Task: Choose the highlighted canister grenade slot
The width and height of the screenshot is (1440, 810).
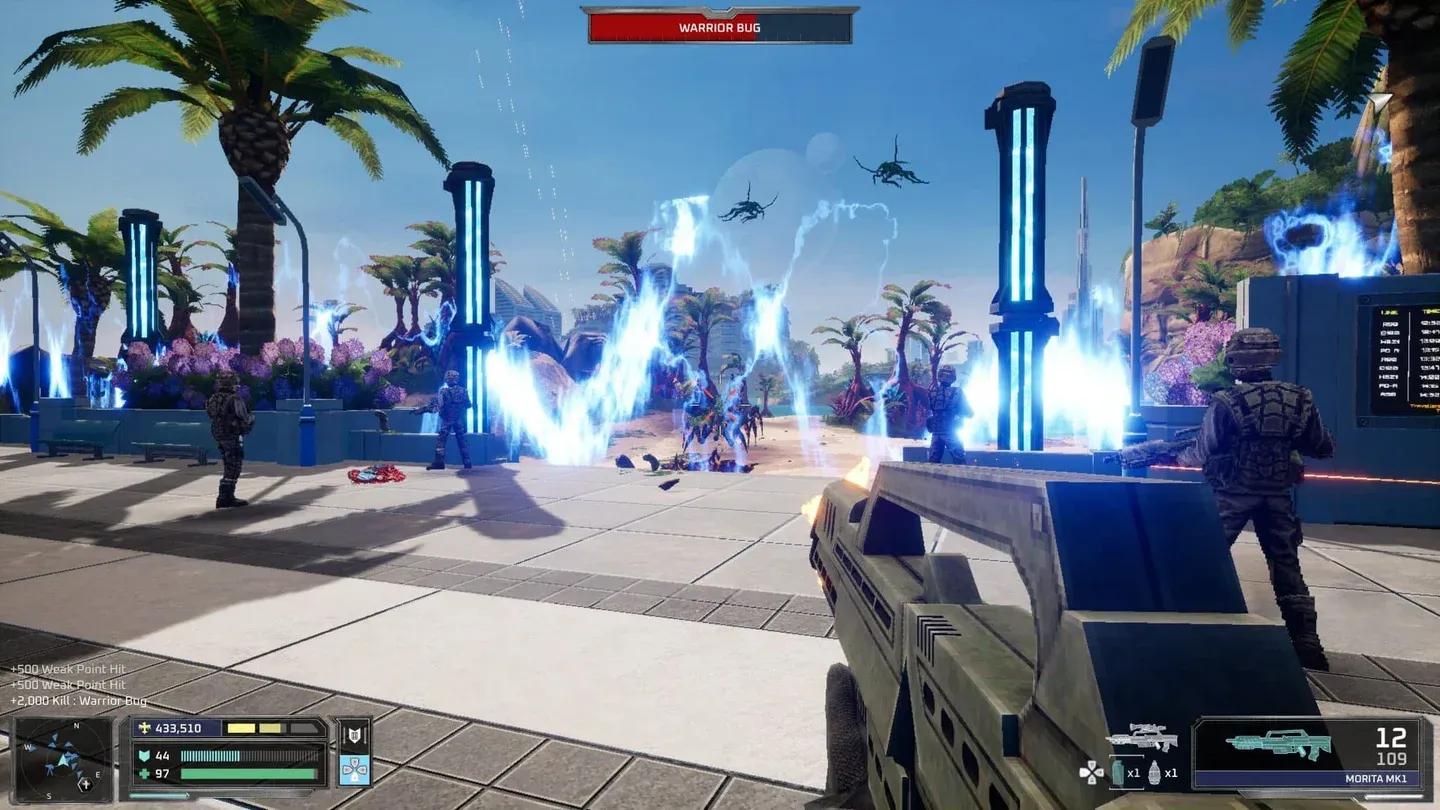Action: pos(1120,772)
